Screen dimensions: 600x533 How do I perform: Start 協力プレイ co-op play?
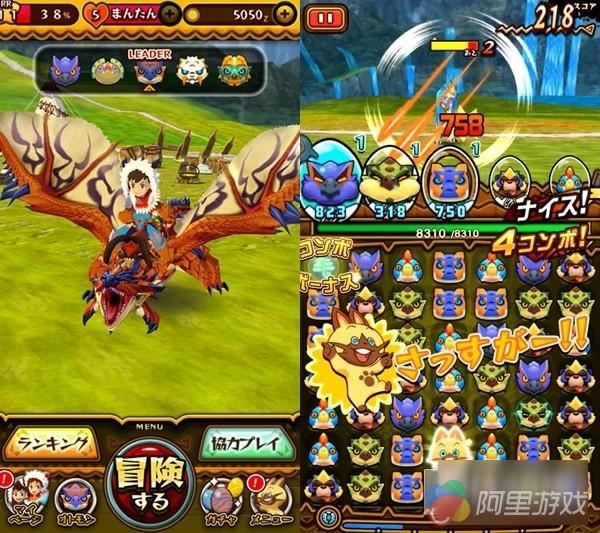point(248,442)
